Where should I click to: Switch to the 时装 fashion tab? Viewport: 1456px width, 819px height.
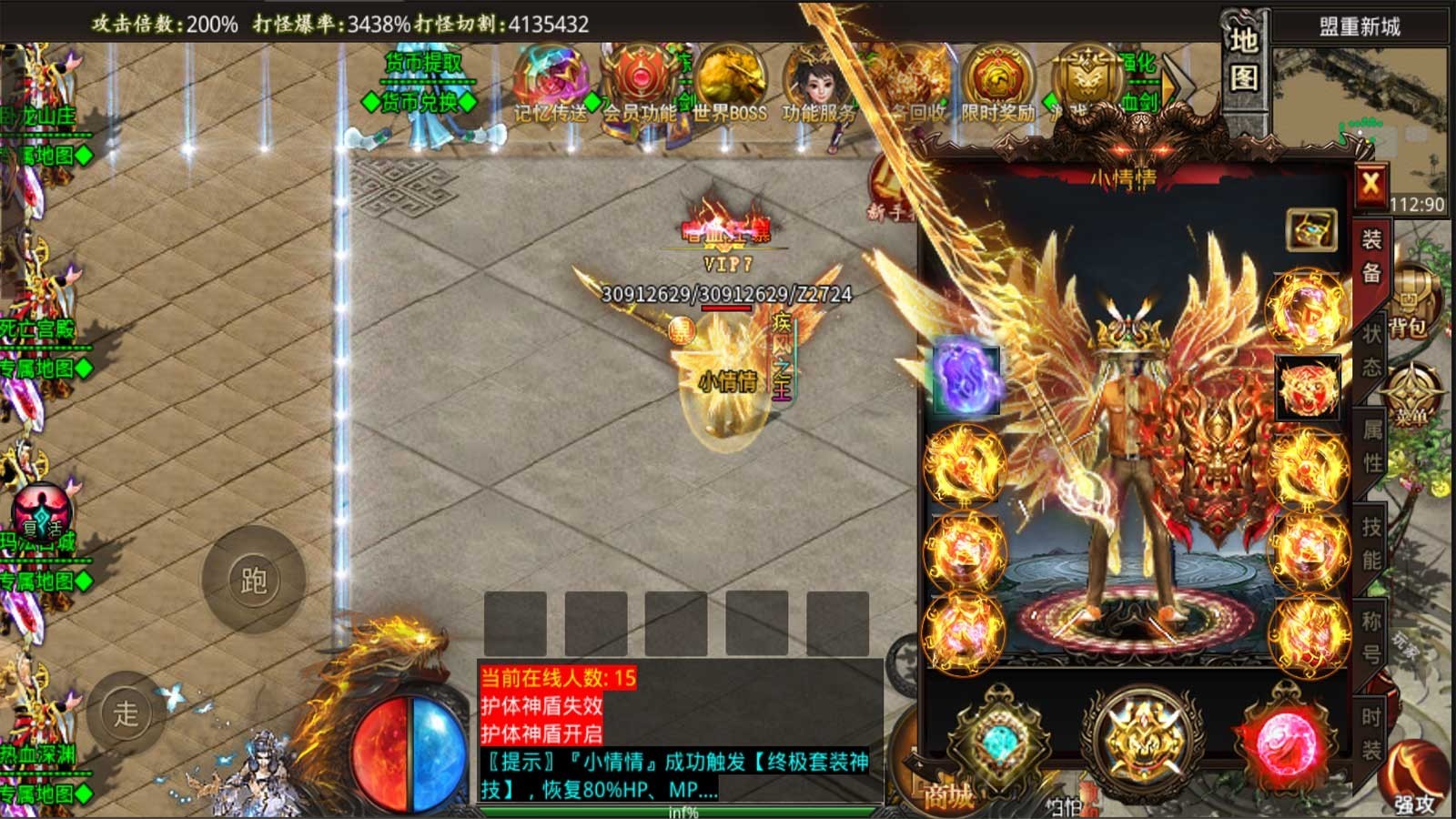pyautogui.click(x=1371, y=733)
